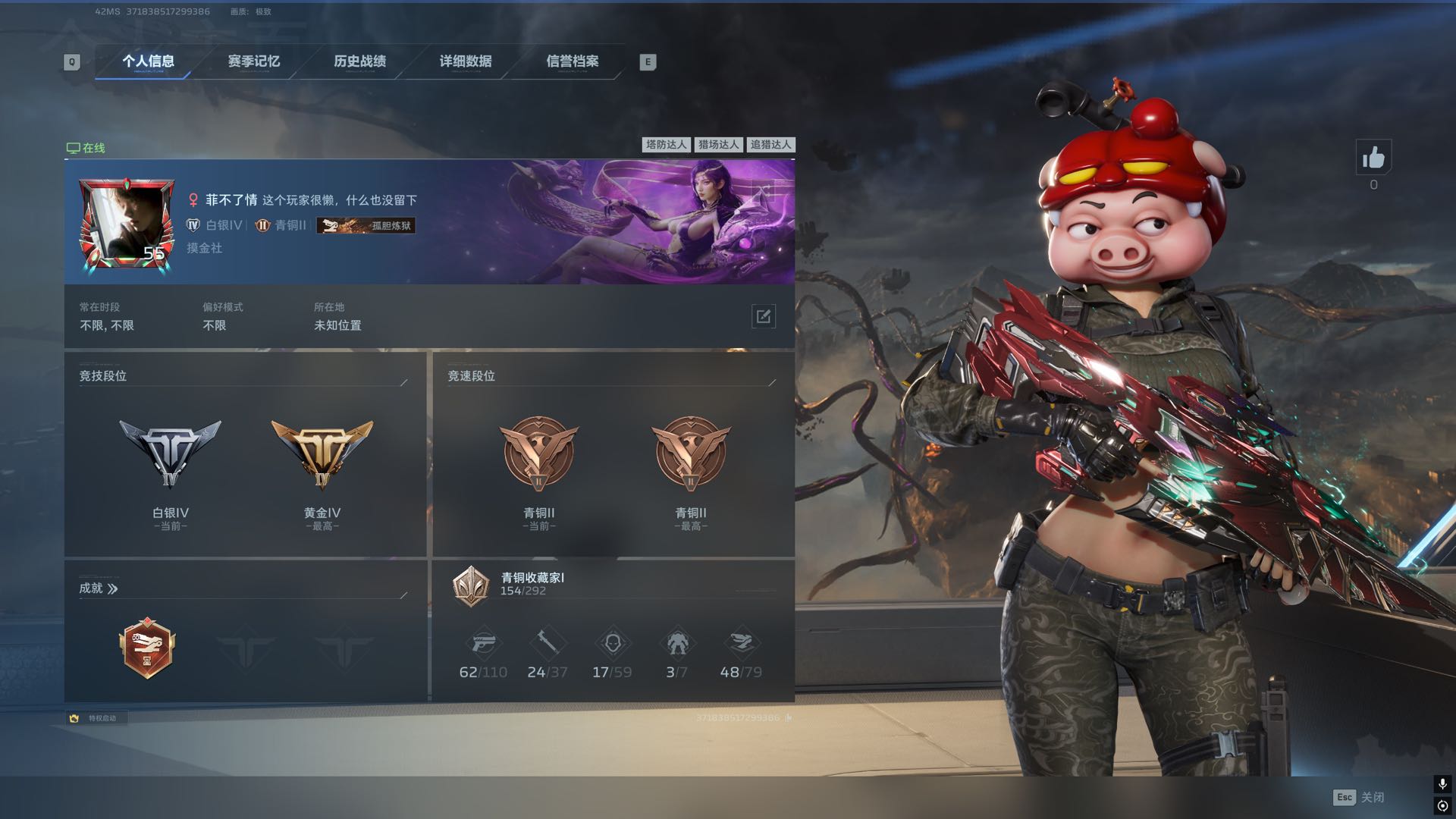Open the 特权启动 privilege button
Image resolution: width=1456 pixels, height=819 pixels.
point(96,718)
